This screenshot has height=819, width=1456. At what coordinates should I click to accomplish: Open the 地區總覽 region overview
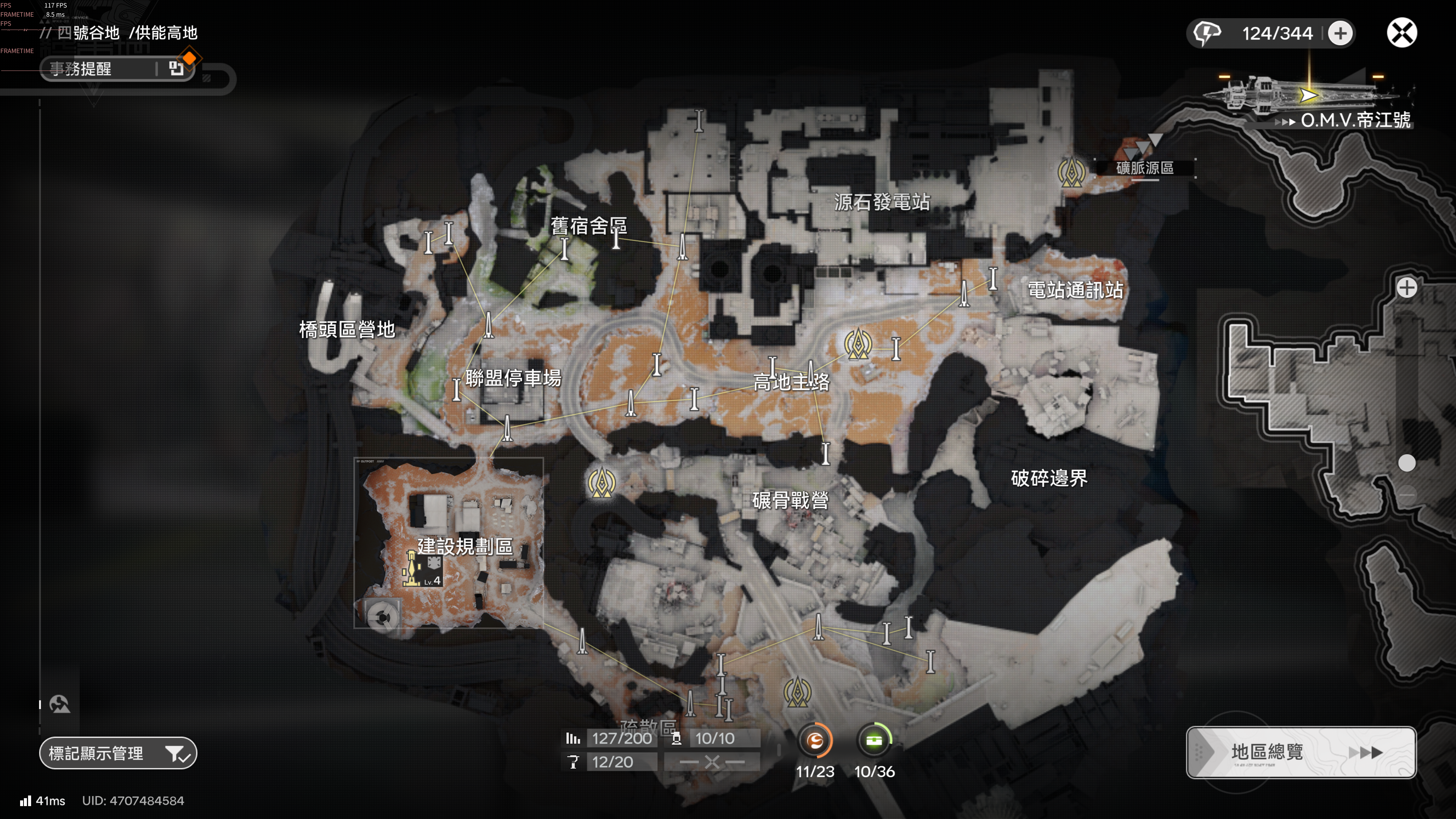tap(1301, 752)
